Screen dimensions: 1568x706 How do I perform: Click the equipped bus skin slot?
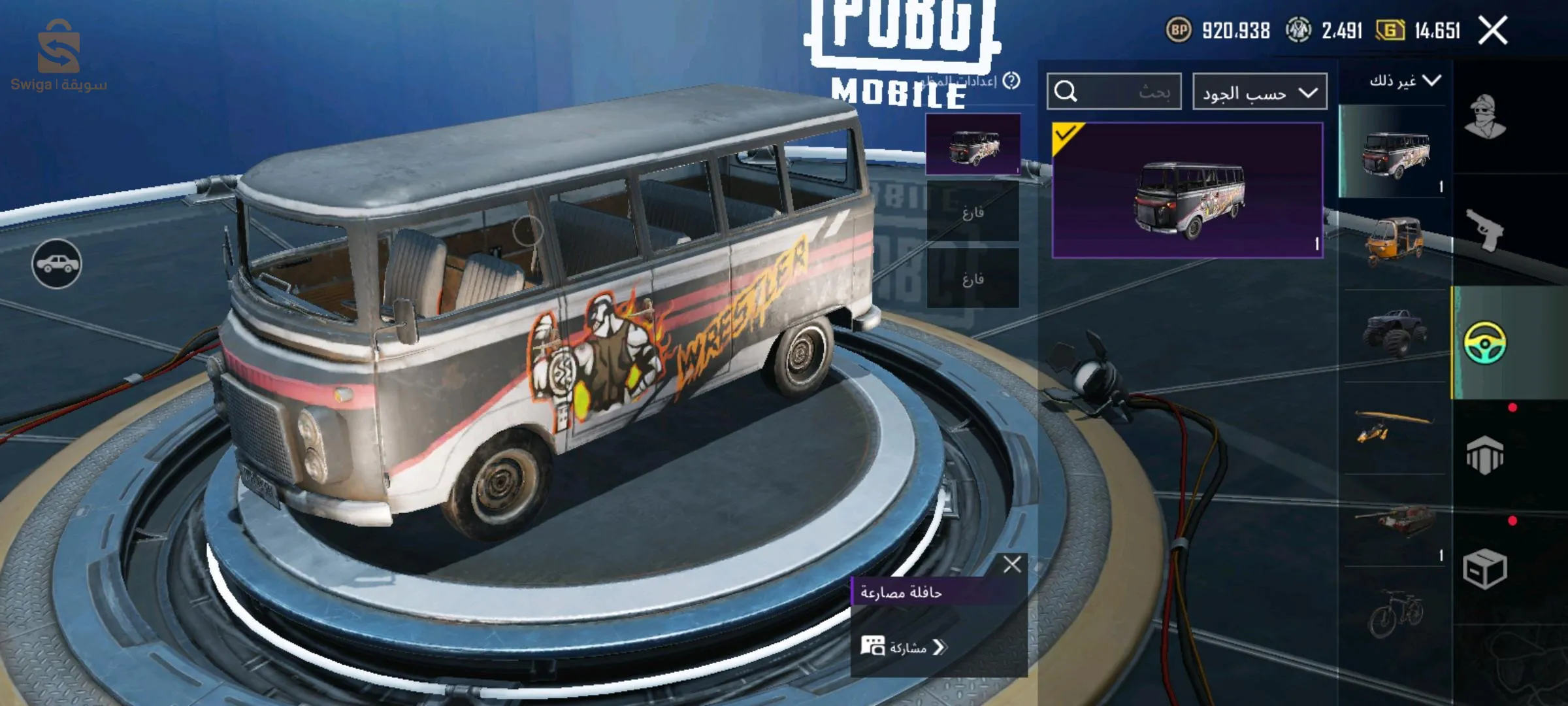coord(972,144)
